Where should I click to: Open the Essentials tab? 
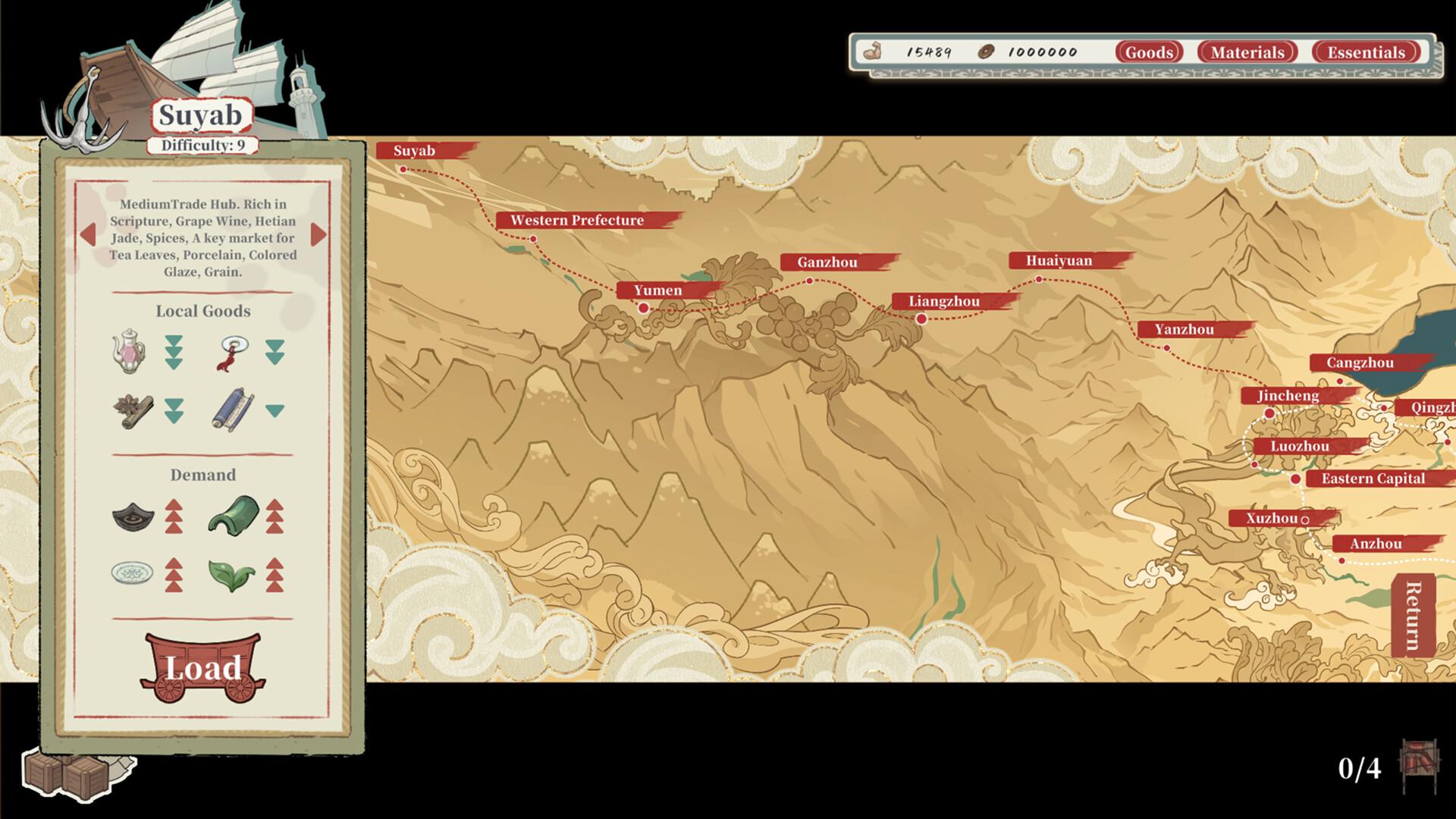1365,52
